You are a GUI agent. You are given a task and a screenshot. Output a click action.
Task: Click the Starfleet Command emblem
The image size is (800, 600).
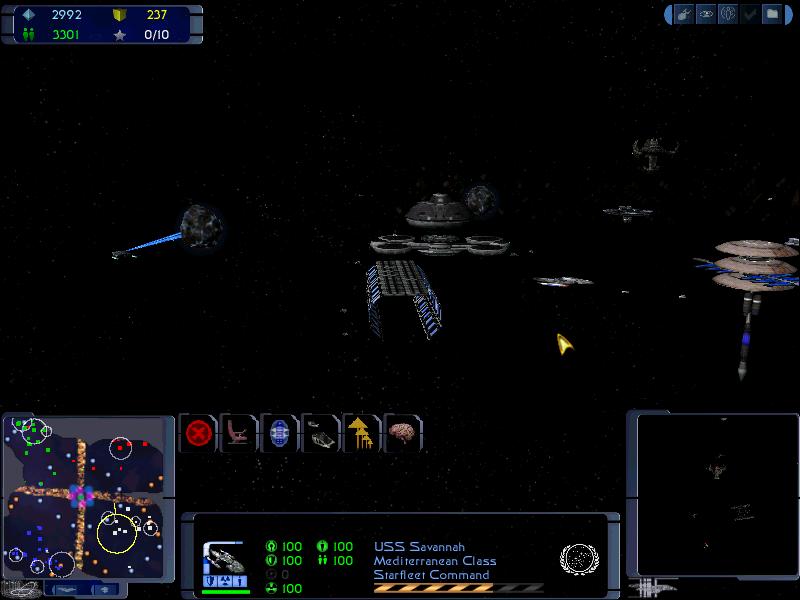tap(577, 558)
